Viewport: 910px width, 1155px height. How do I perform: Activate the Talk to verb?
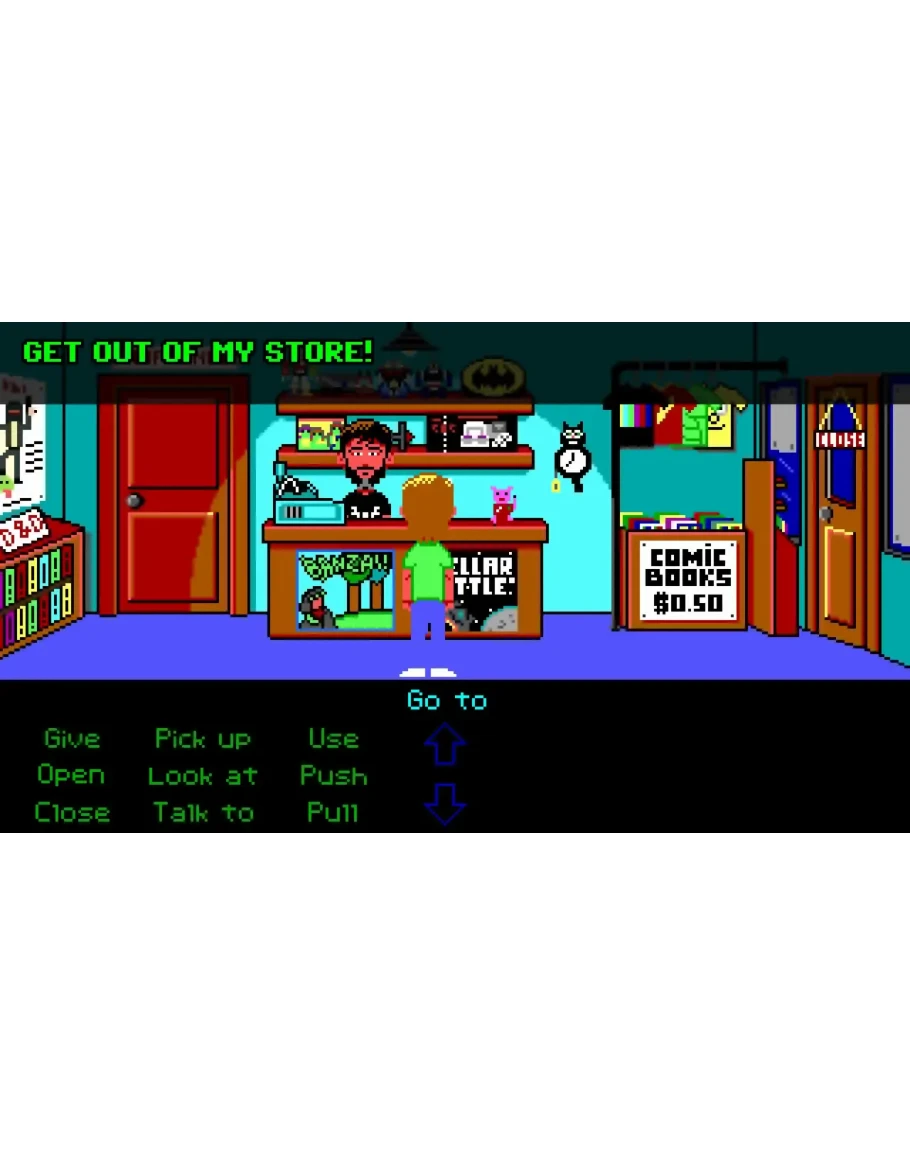click(x=203, y=812)
